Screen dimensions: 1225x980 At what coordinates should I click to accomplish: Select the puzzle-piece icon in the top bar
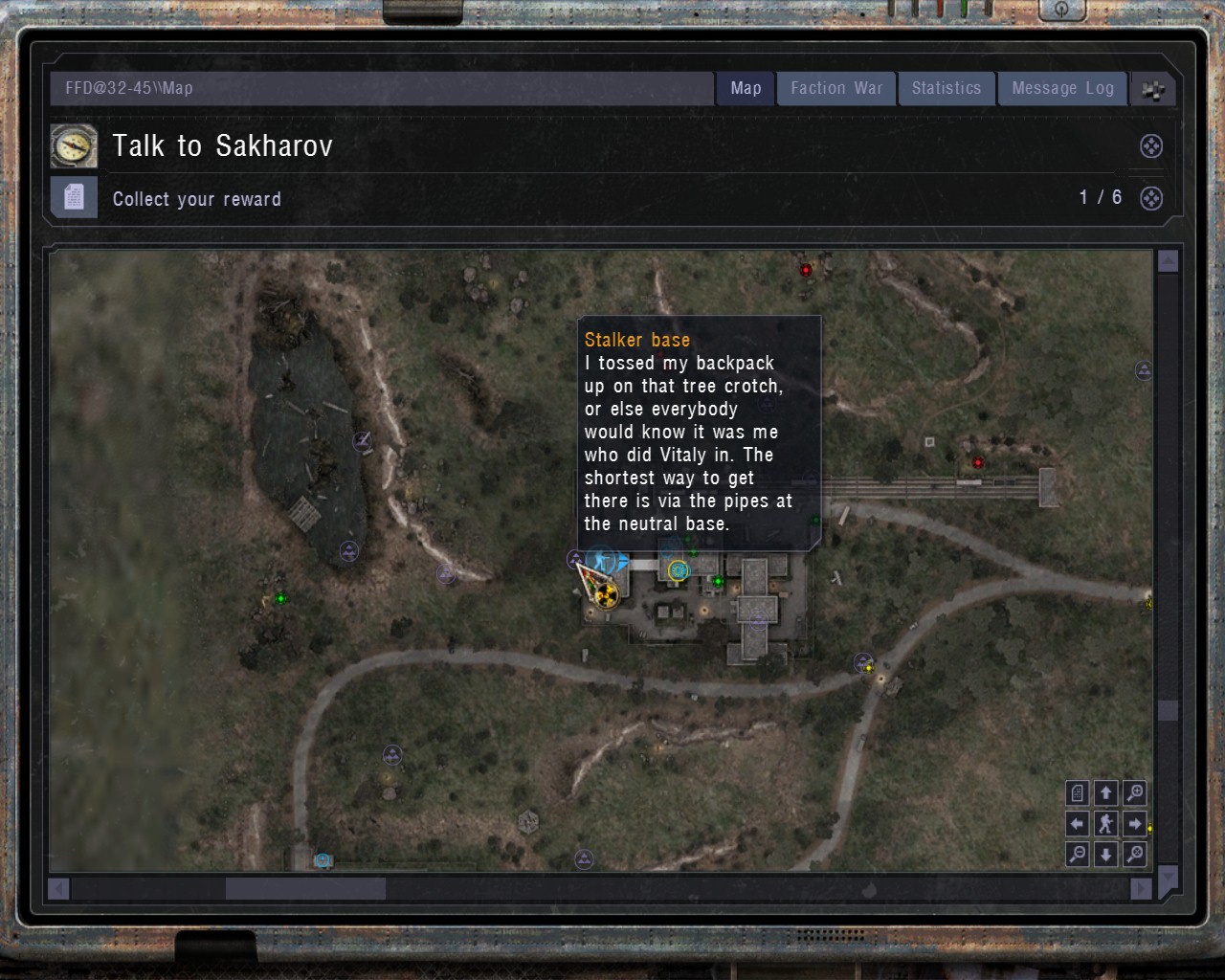1153,88
